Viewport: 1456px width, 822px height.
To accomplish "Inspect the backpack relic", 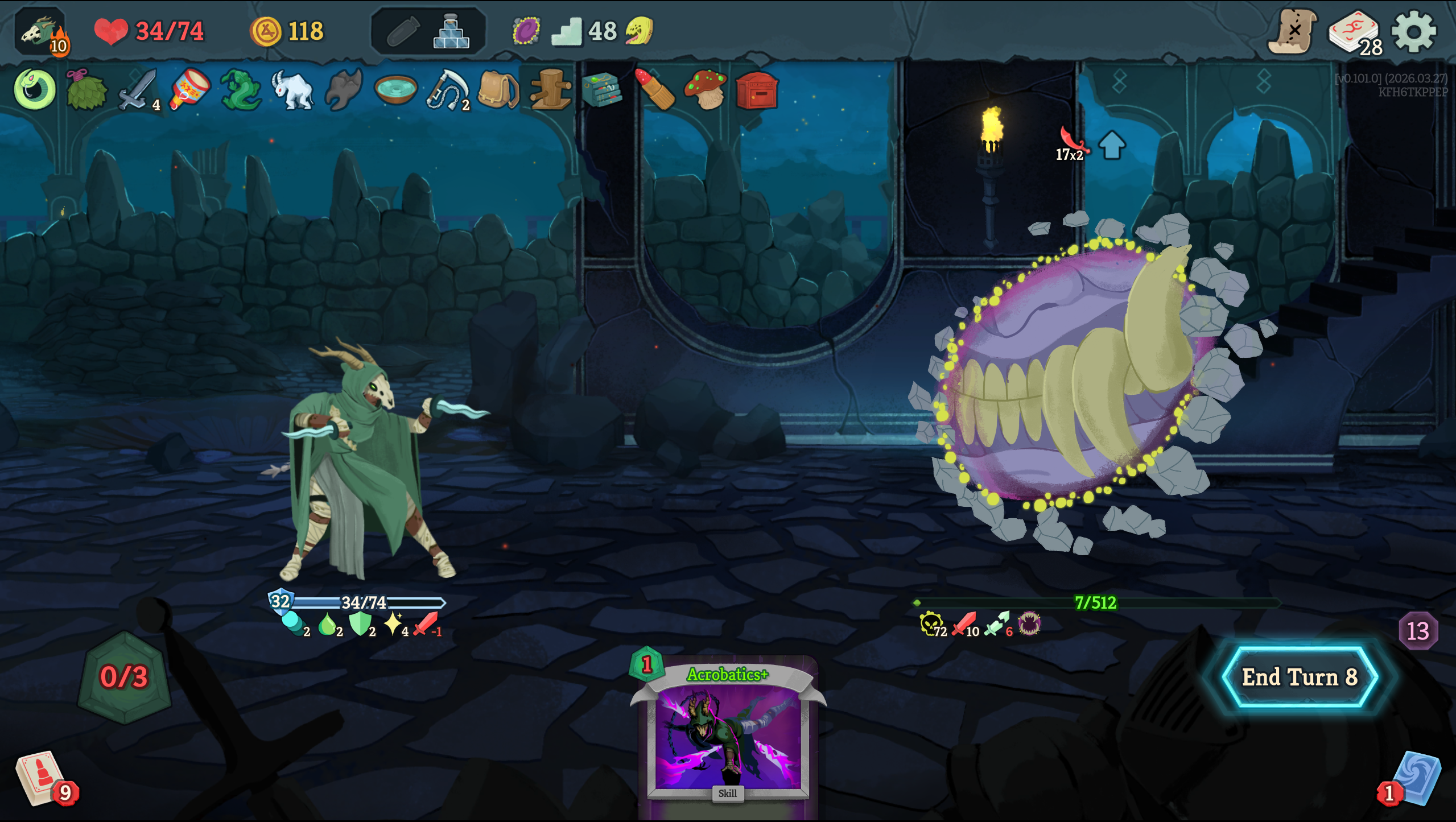I will pos(498,89).
